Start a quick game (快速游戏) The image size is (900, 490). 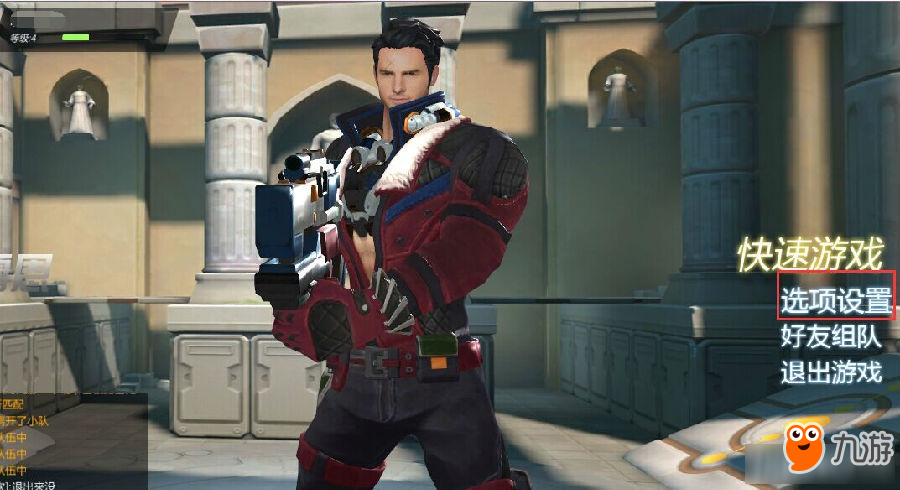tap(811, 255)
